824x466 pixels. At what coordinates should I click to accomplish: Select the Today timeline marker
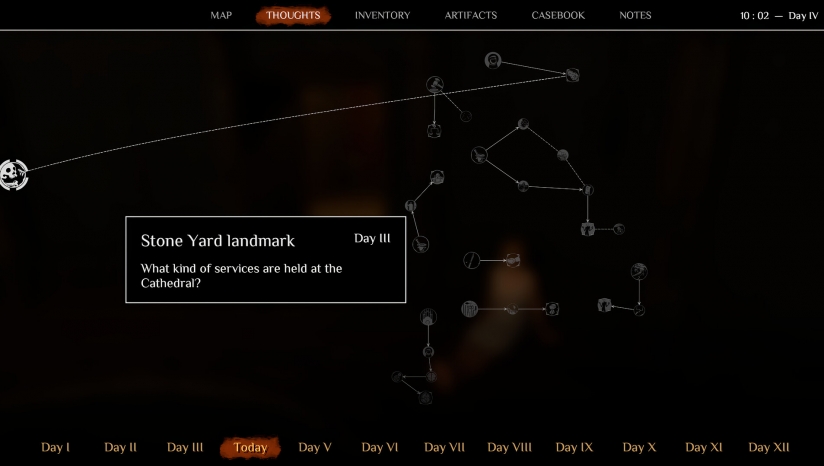pos(250,448)
